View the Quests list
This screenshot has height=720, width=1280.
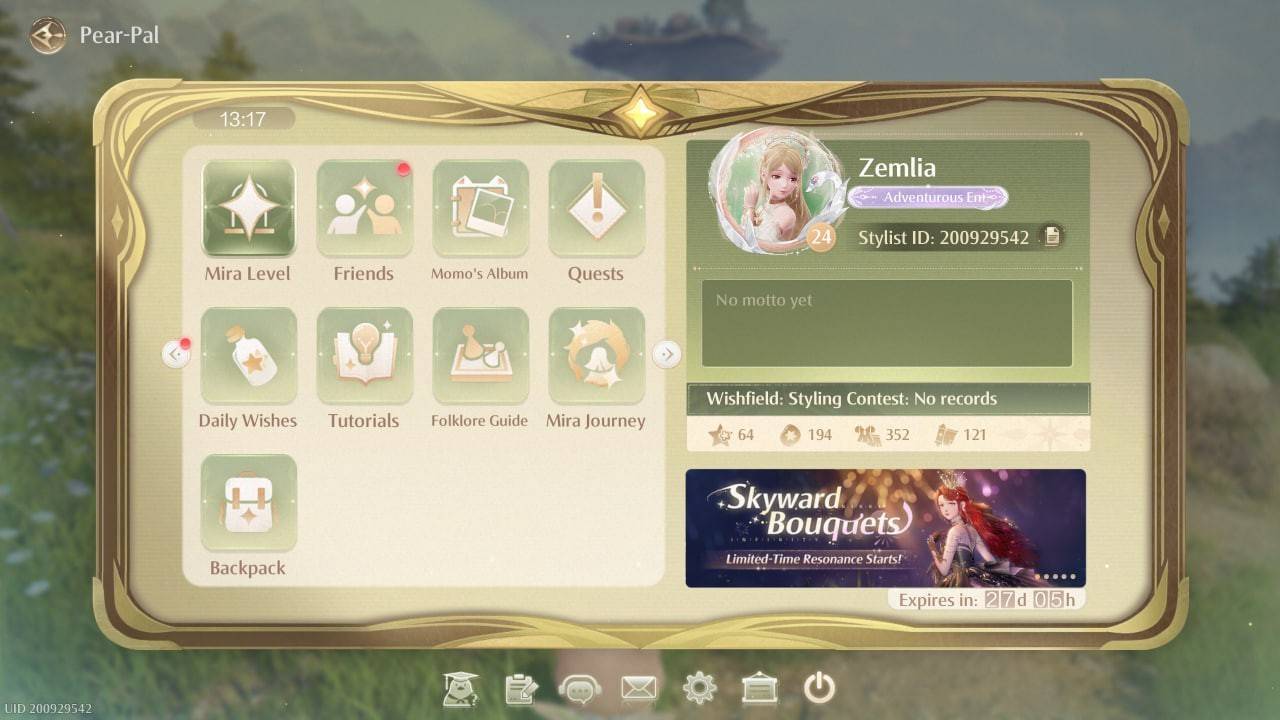pyautogui.click(x=597, y=207)
